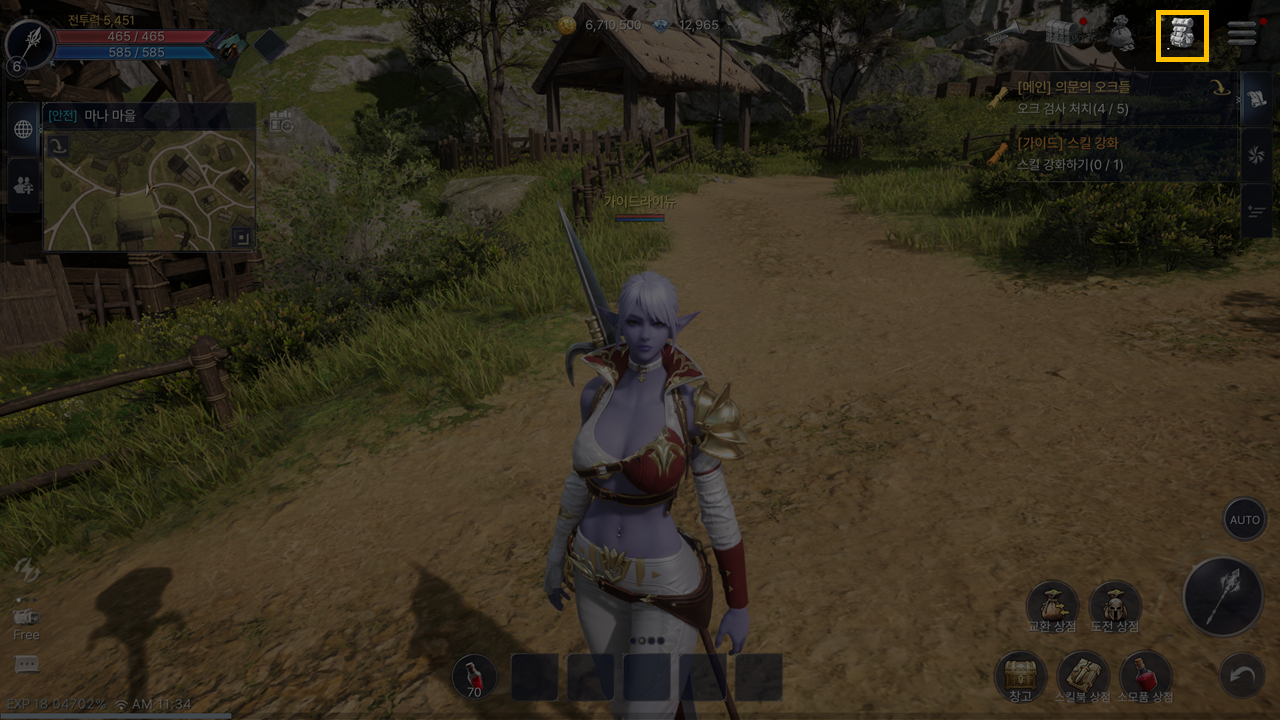Screen dimensions: 1280x720
Task: Click the treasure chest icon in top bar
Action: pos(1065,34)
